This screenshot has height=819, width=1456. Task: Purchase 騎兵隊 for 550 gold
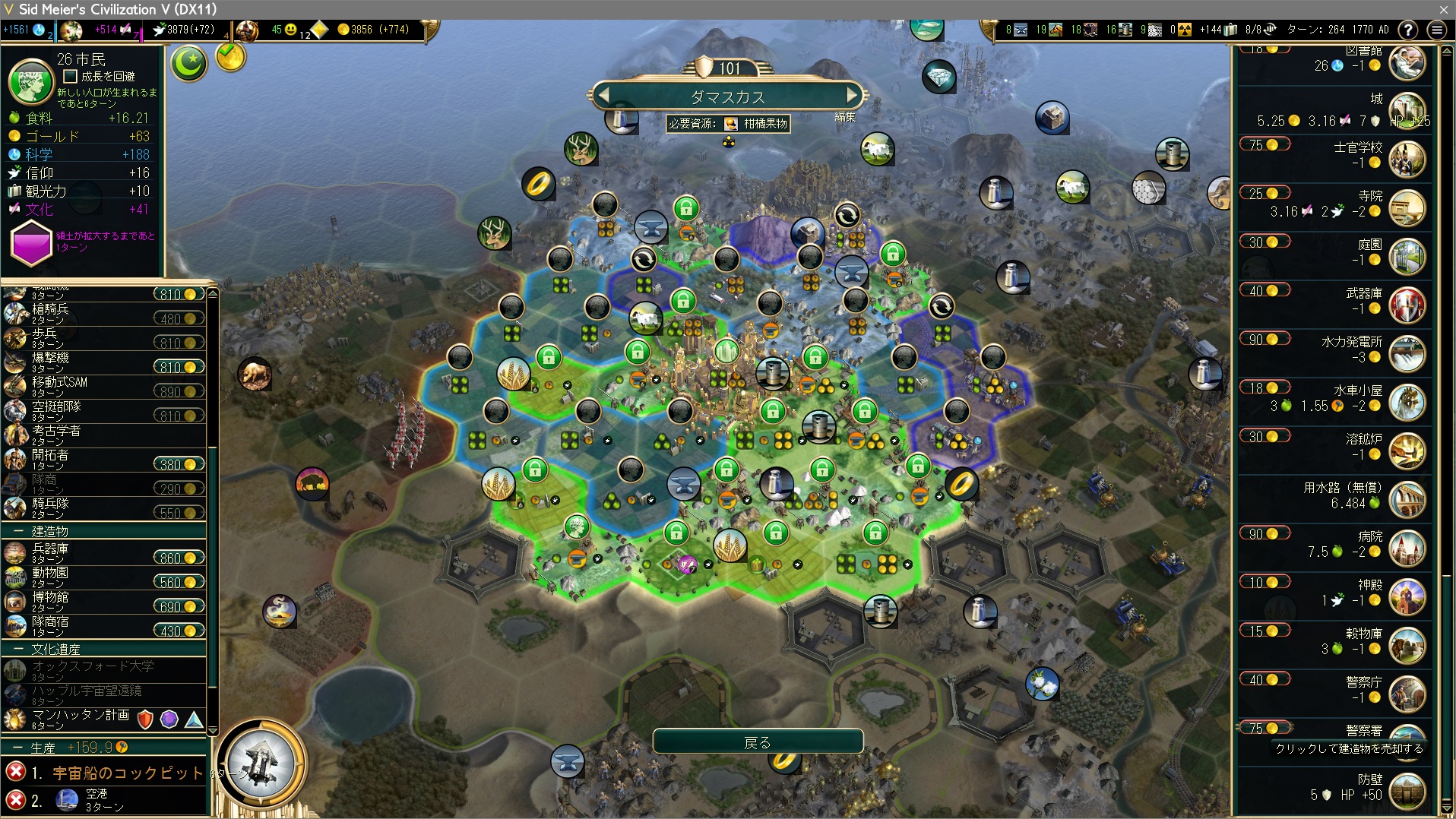179,514
